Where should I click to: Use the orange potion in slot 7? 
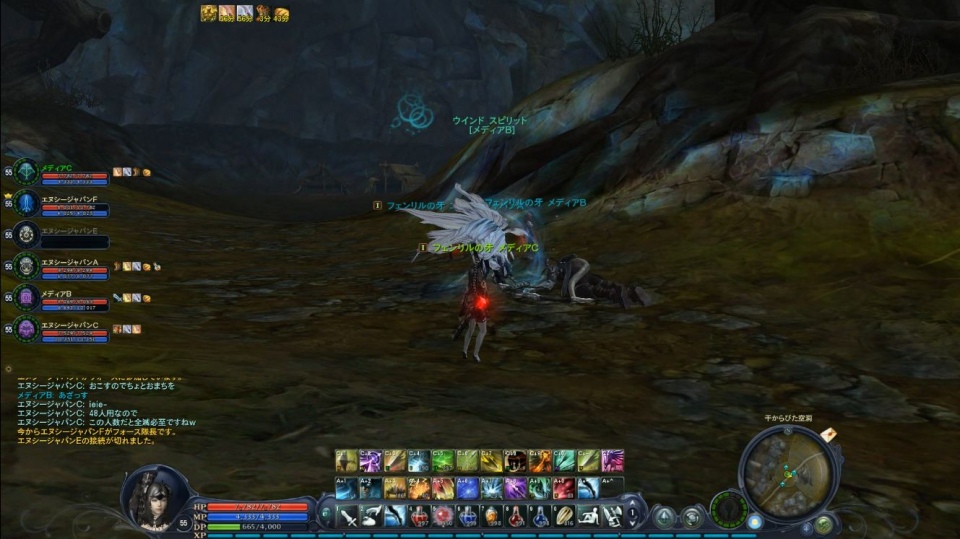click(x=492, y=516)
